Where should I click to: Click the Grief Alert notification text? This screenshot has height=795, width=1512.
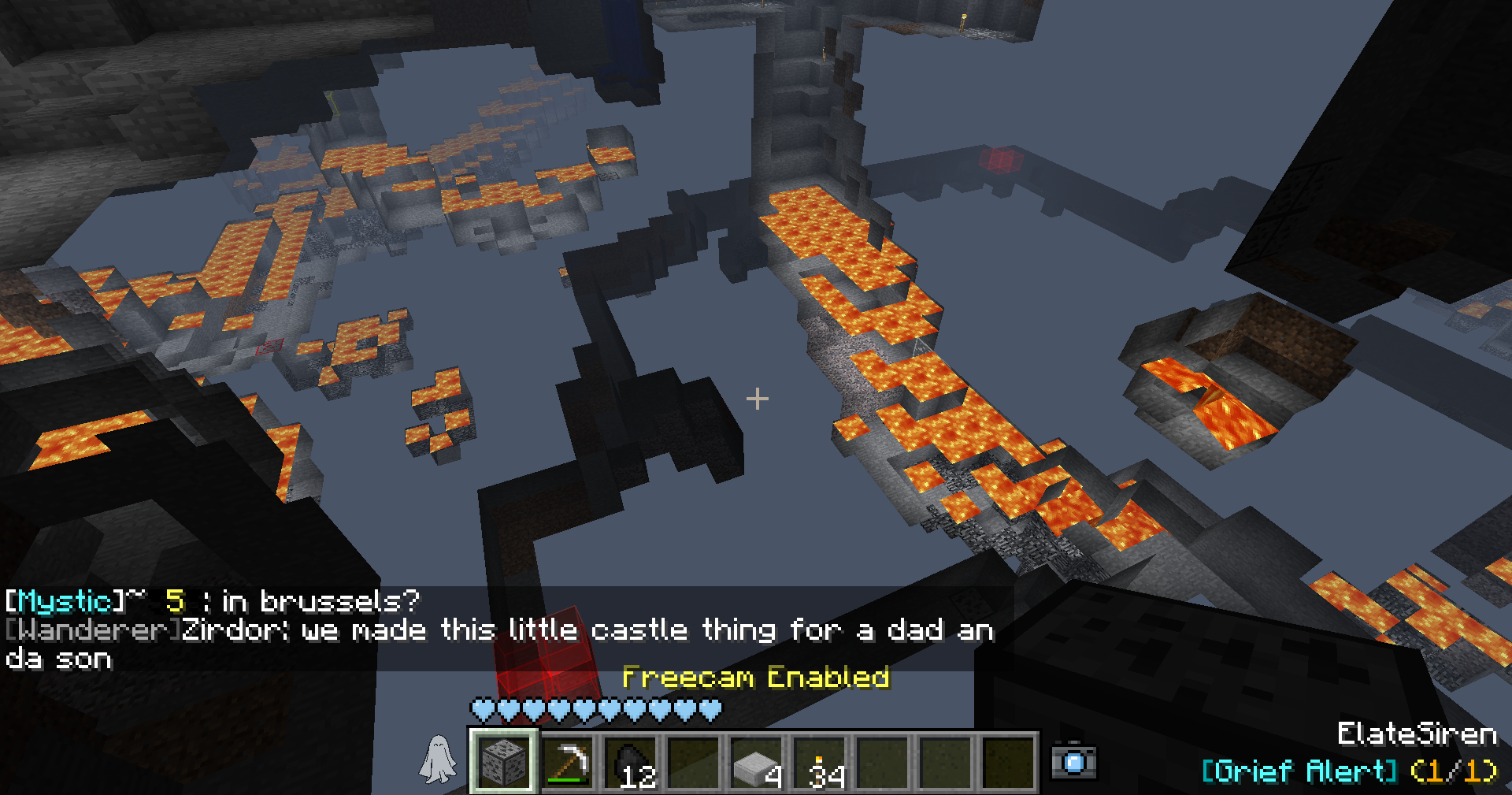click(x=1348, y=770)
